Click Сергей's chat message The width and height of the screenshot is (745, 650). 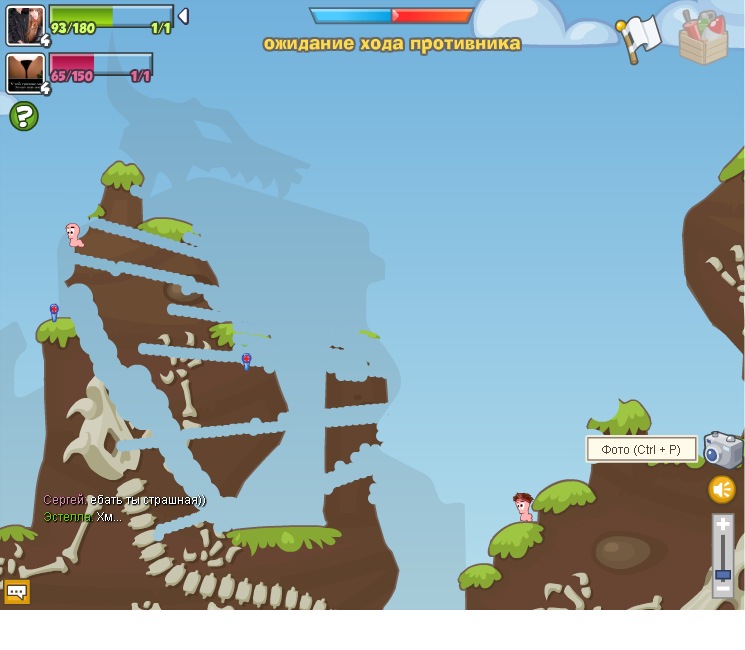(x=124, y=500)
